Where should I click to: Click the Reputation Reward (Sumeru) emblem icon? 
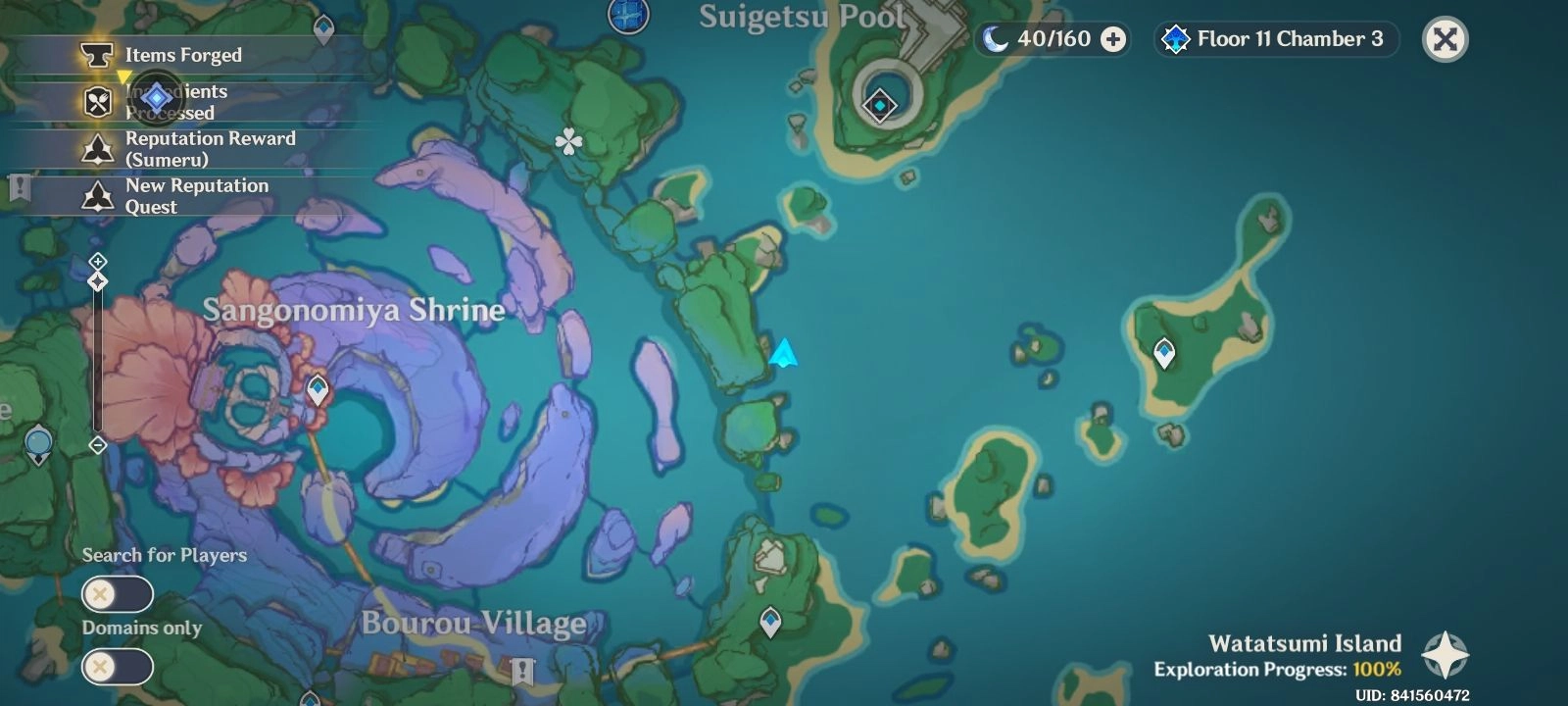[x=97, y=148]
